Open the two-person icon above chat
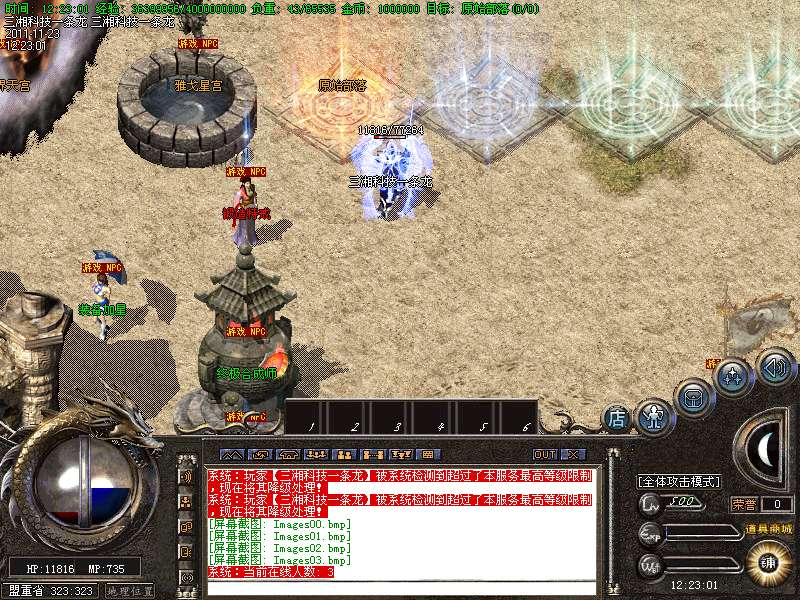 coord(345,454)
